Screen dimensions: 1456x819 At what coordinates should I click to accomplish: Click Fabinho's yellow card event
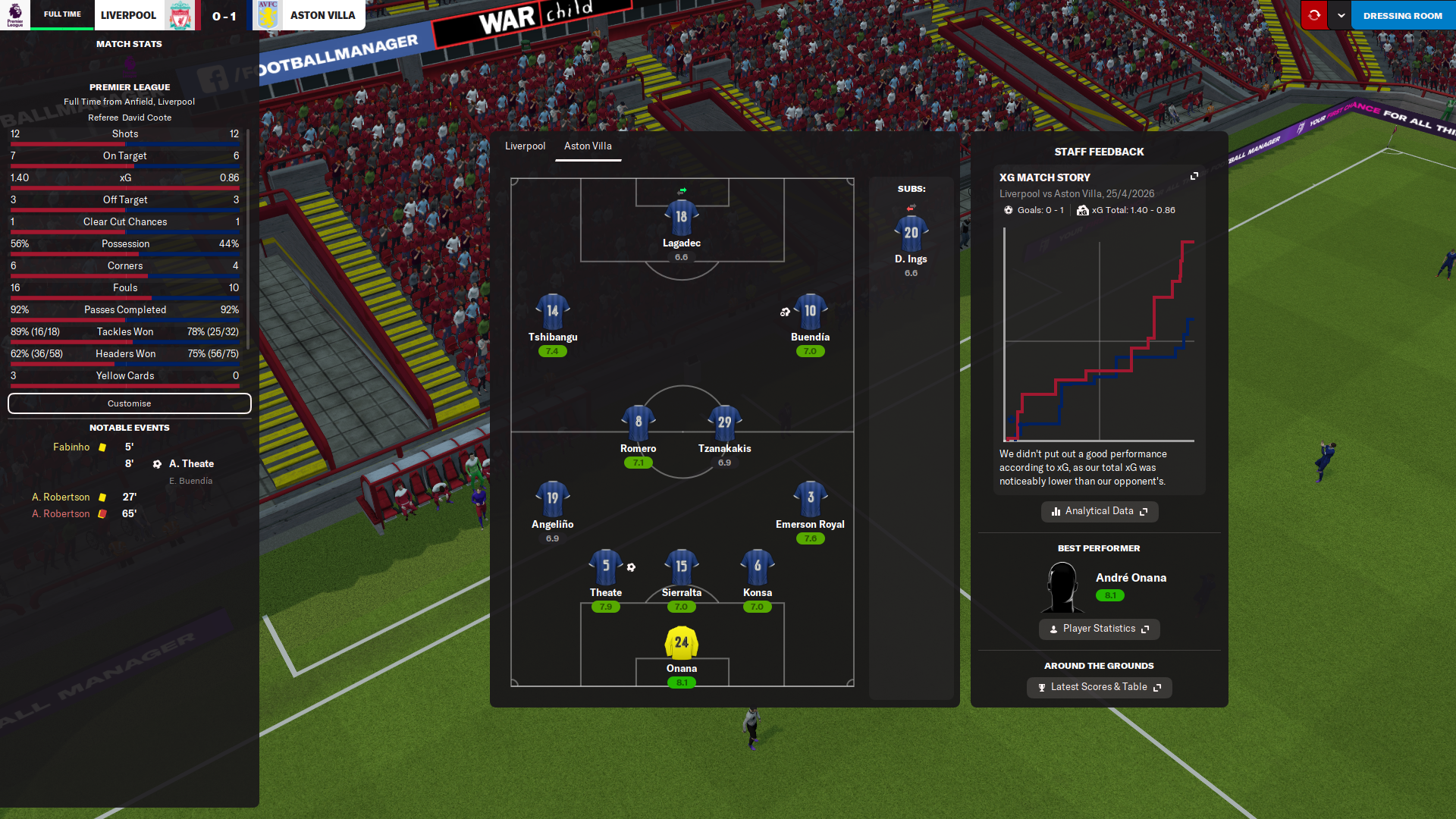tap(72, 447)
